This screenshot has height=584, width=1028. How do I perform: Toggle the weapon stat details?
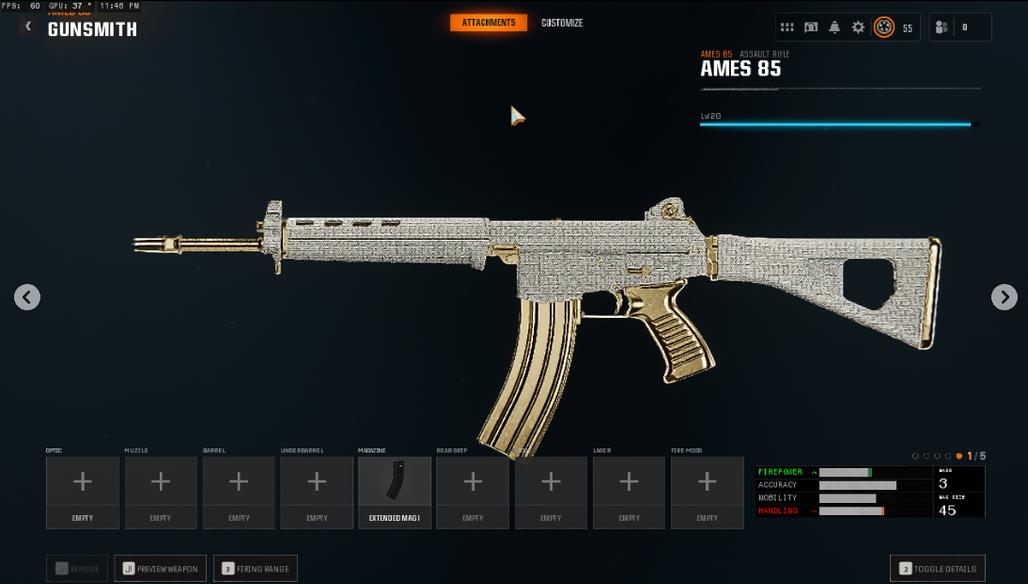[937, 569]
